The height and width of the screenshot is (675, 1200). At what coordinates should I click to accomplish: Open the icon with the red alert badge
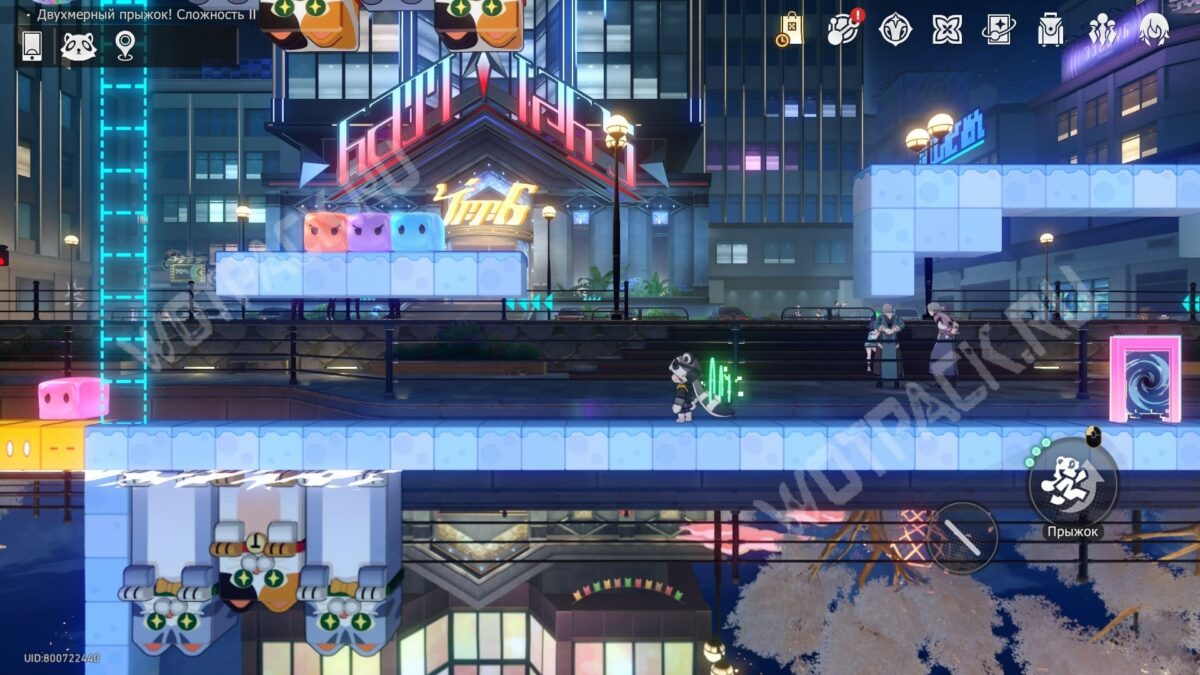pos(843,29)
